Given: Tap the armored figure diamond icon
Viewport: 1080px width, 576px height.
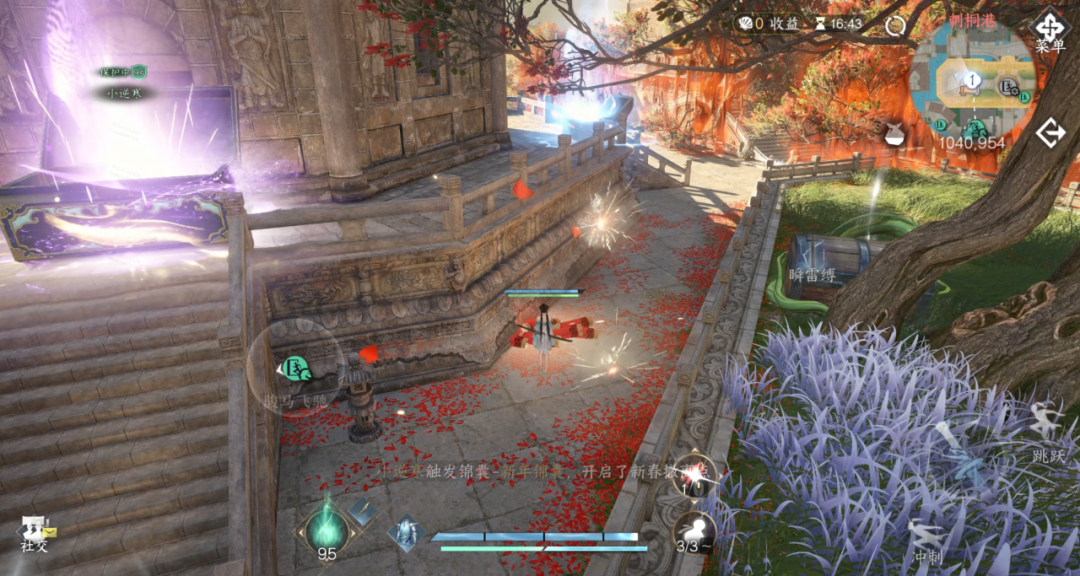Looking at the screenshot, I should point(407,531).
